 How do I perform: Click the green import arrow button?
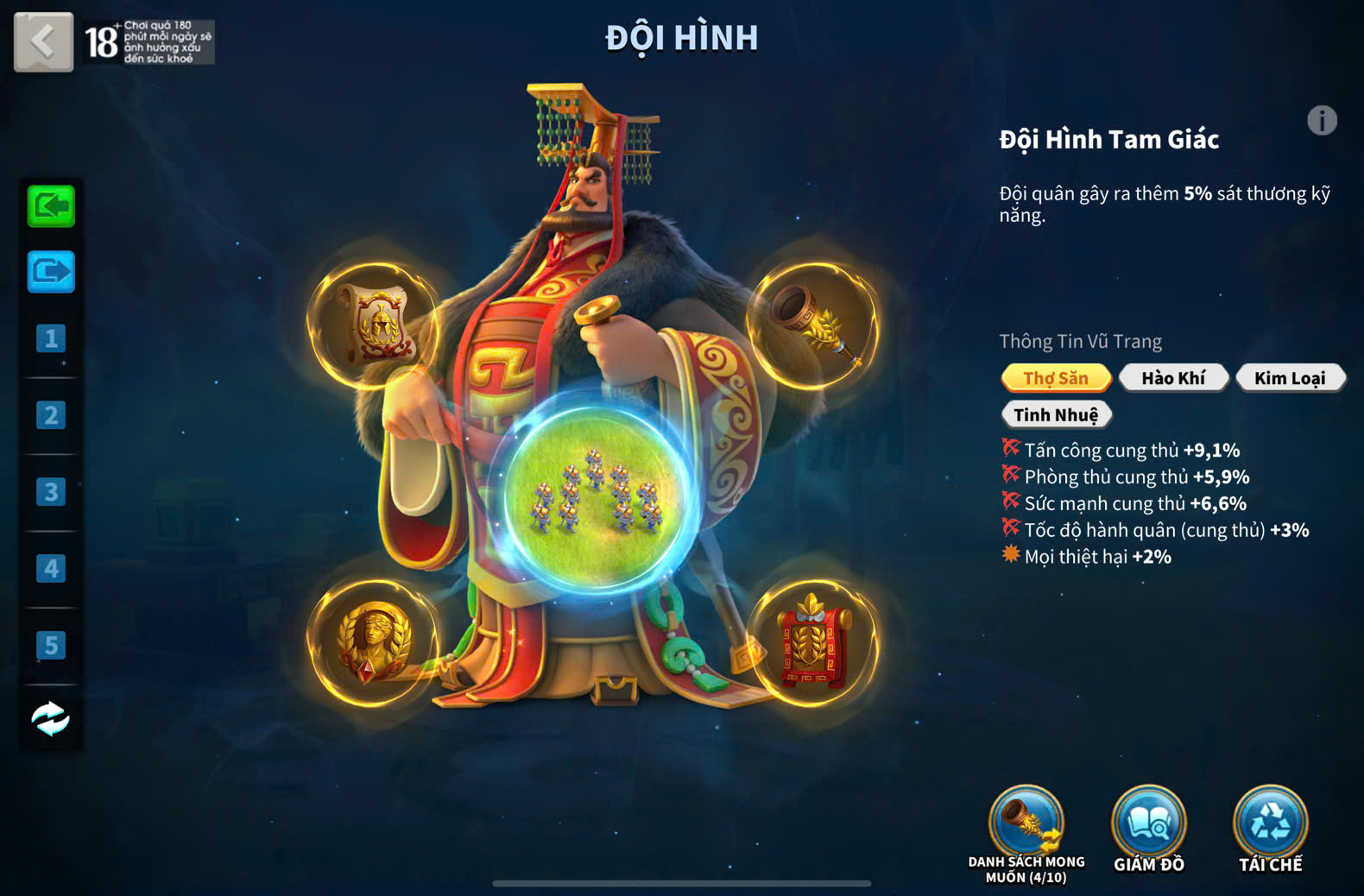coord(51,206)
